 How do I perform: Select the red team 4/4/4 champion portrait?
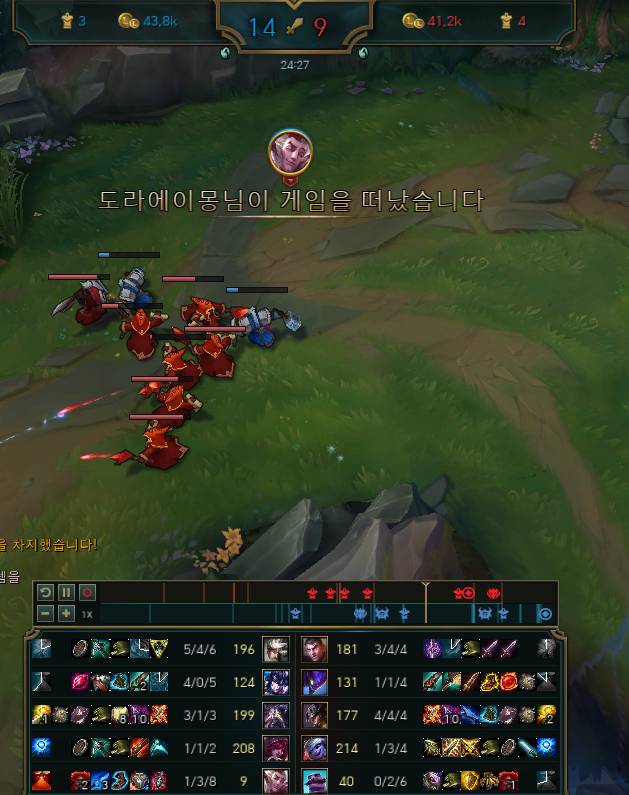[x=315, y=715]
